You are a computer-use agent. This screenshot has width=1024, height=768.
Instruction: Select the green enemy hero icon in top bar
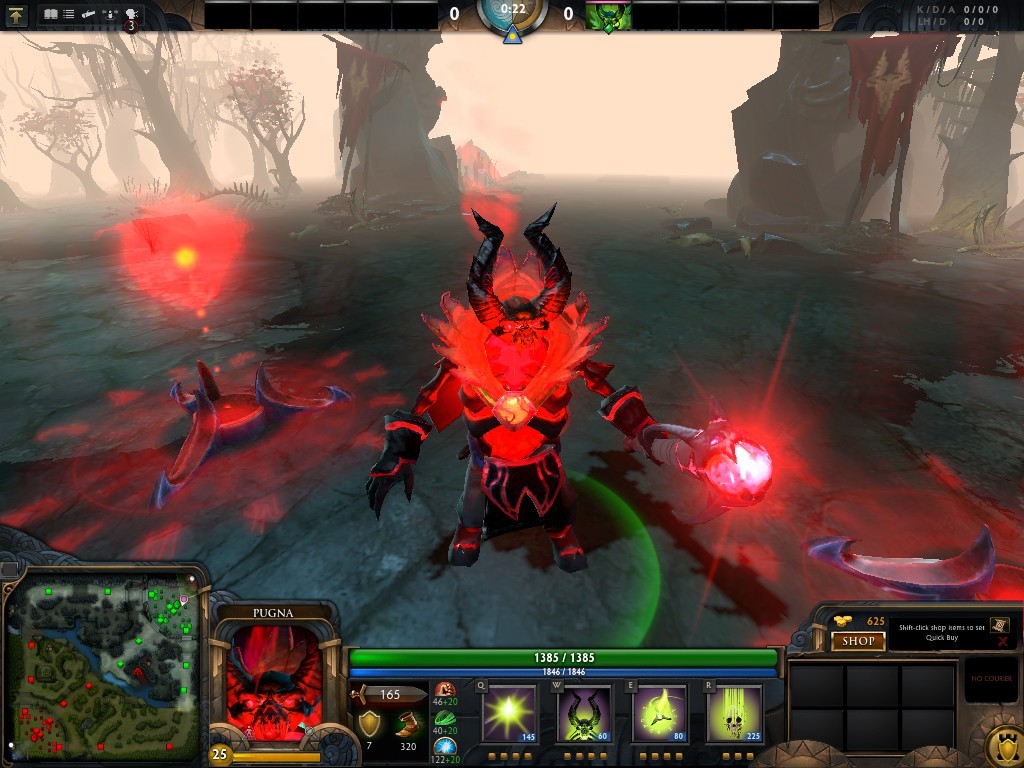coord(607,15)
